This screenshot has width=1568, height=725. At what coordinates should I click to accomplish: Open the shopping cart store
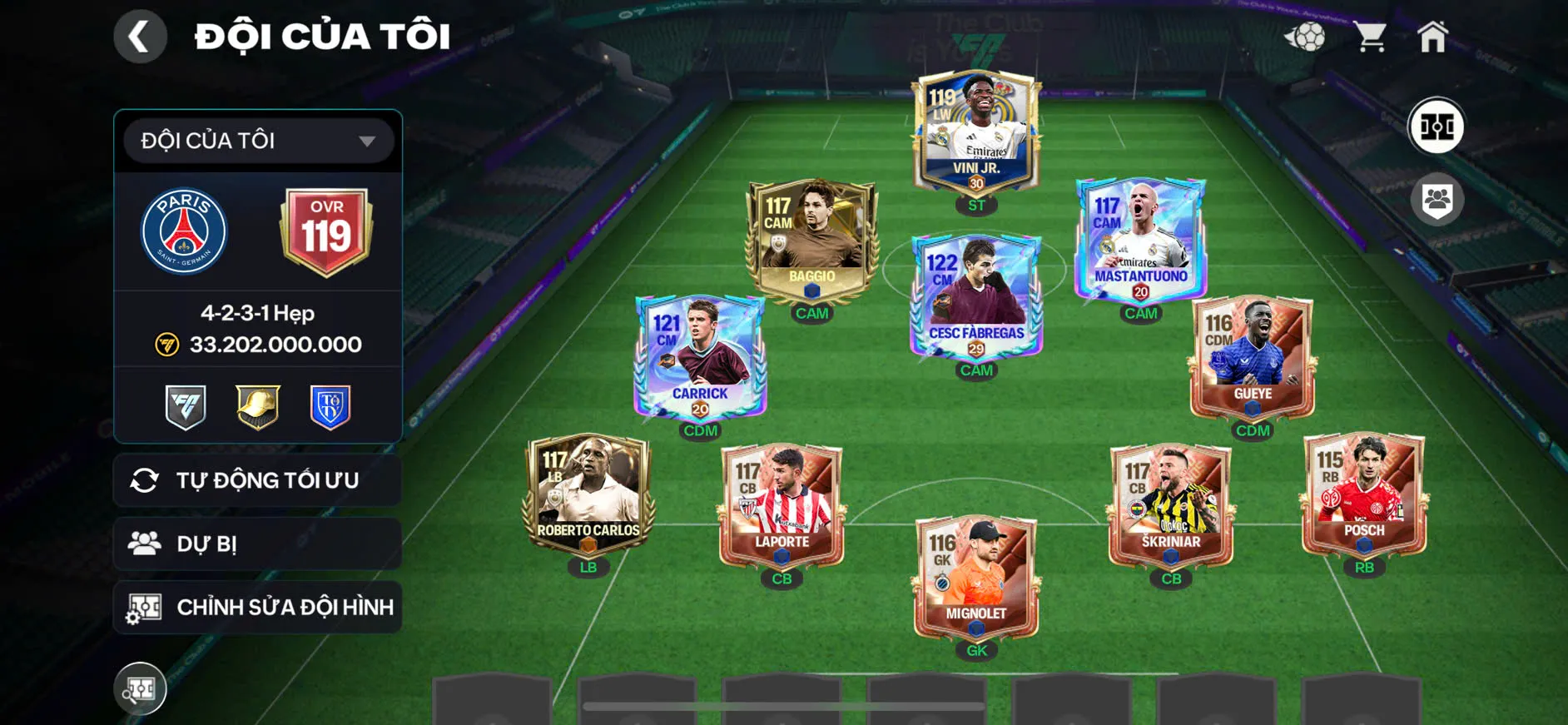click(x=1369, y=37)
